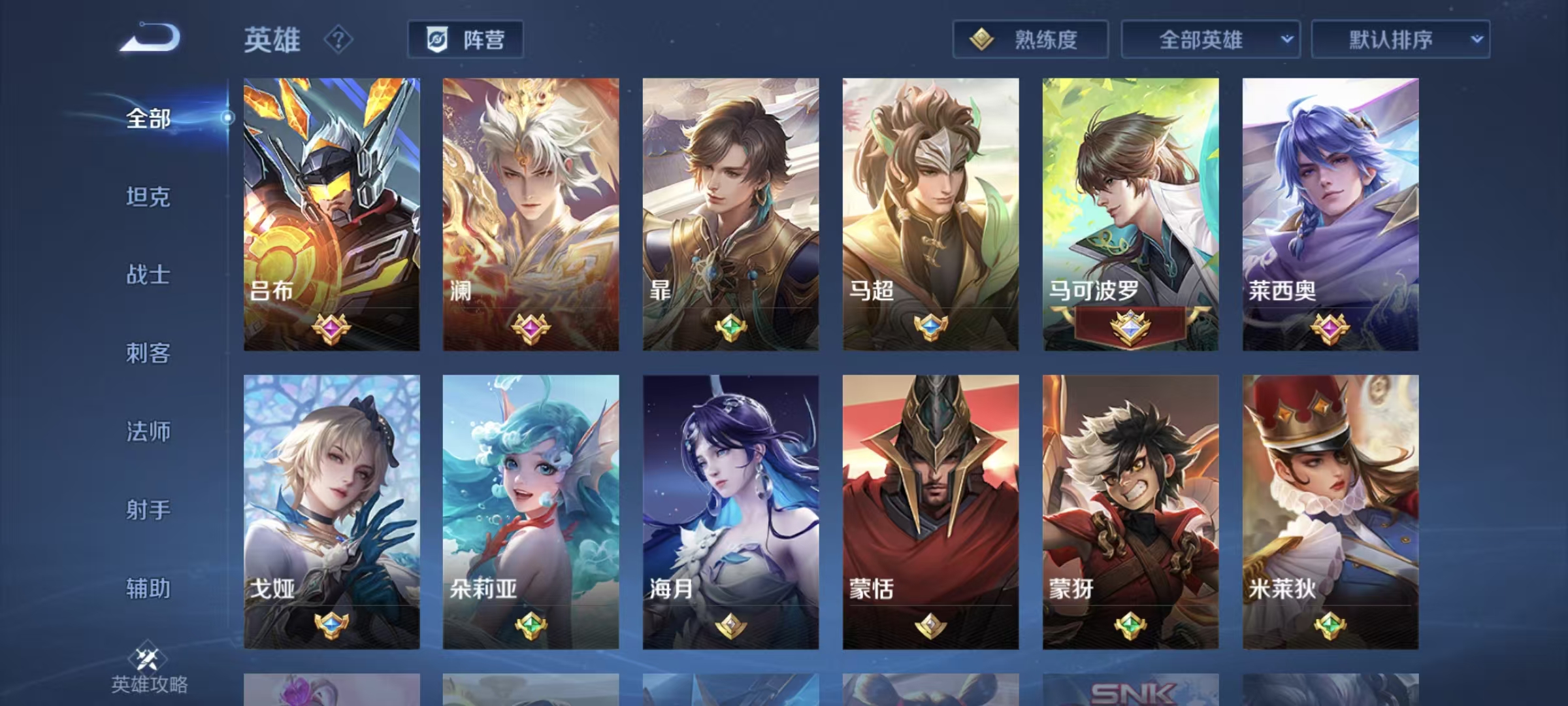Image resolution: width=1568 pixels, height=706 pixels.
Task: Switch to the 坦克 tank tab
Action: (148, 197)
